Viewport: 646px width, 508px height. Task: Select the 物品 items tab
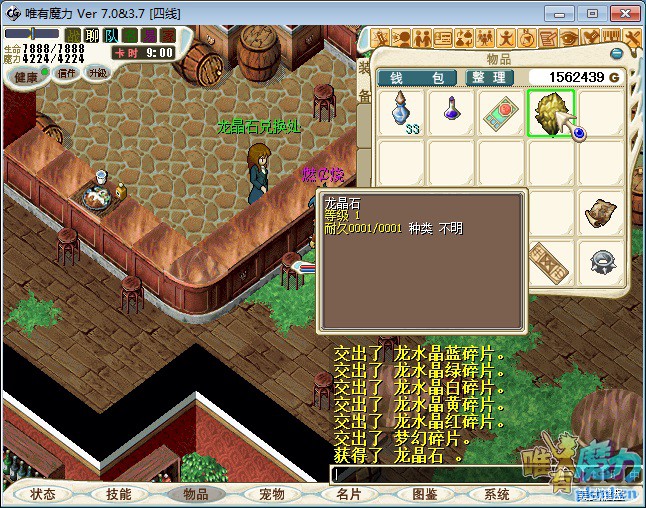tap(196, 494)
